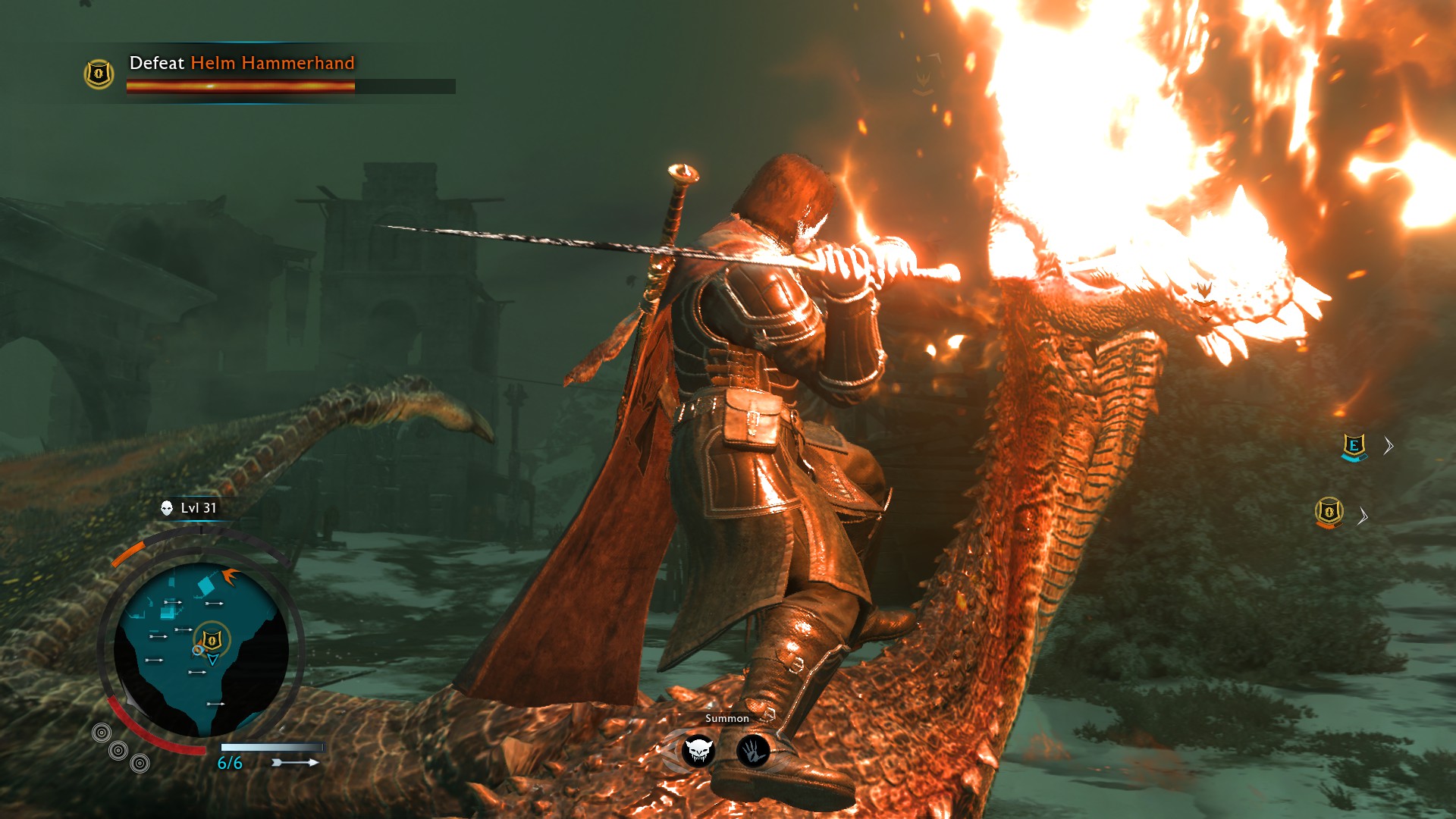Click the orange arrow marker on the minimap
Viewport: 1456px width, 819px height.
230,577
